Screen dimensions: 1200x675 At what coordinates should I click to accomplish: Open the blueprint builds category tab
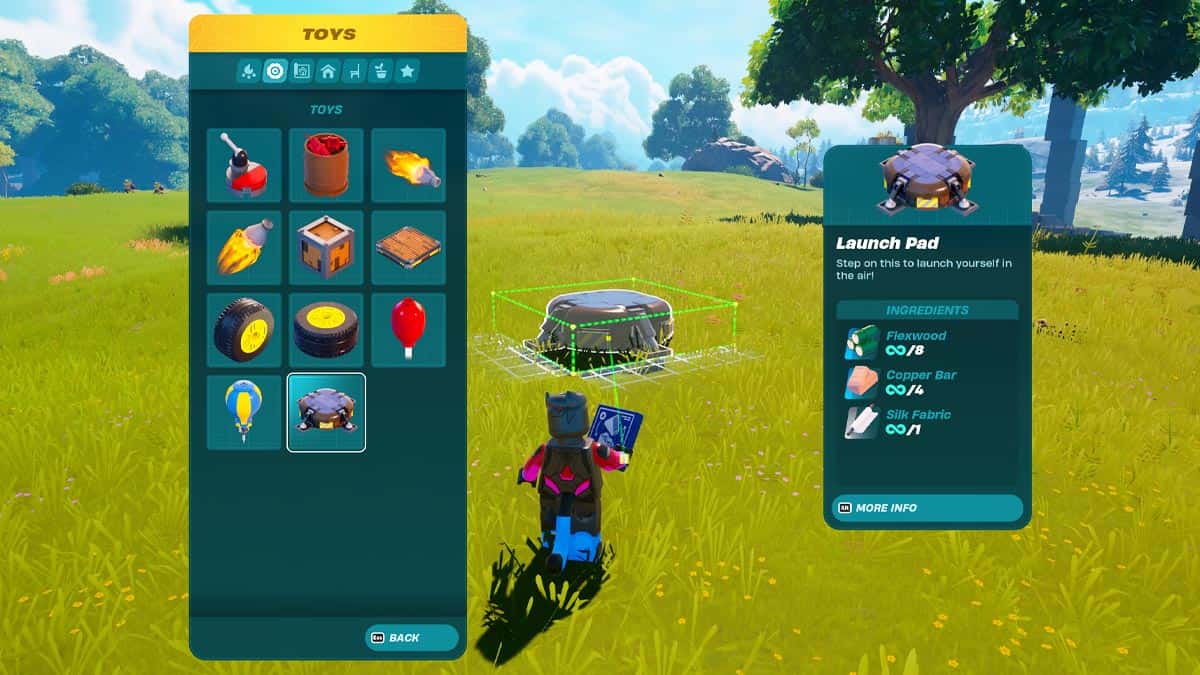pos(302,71)
